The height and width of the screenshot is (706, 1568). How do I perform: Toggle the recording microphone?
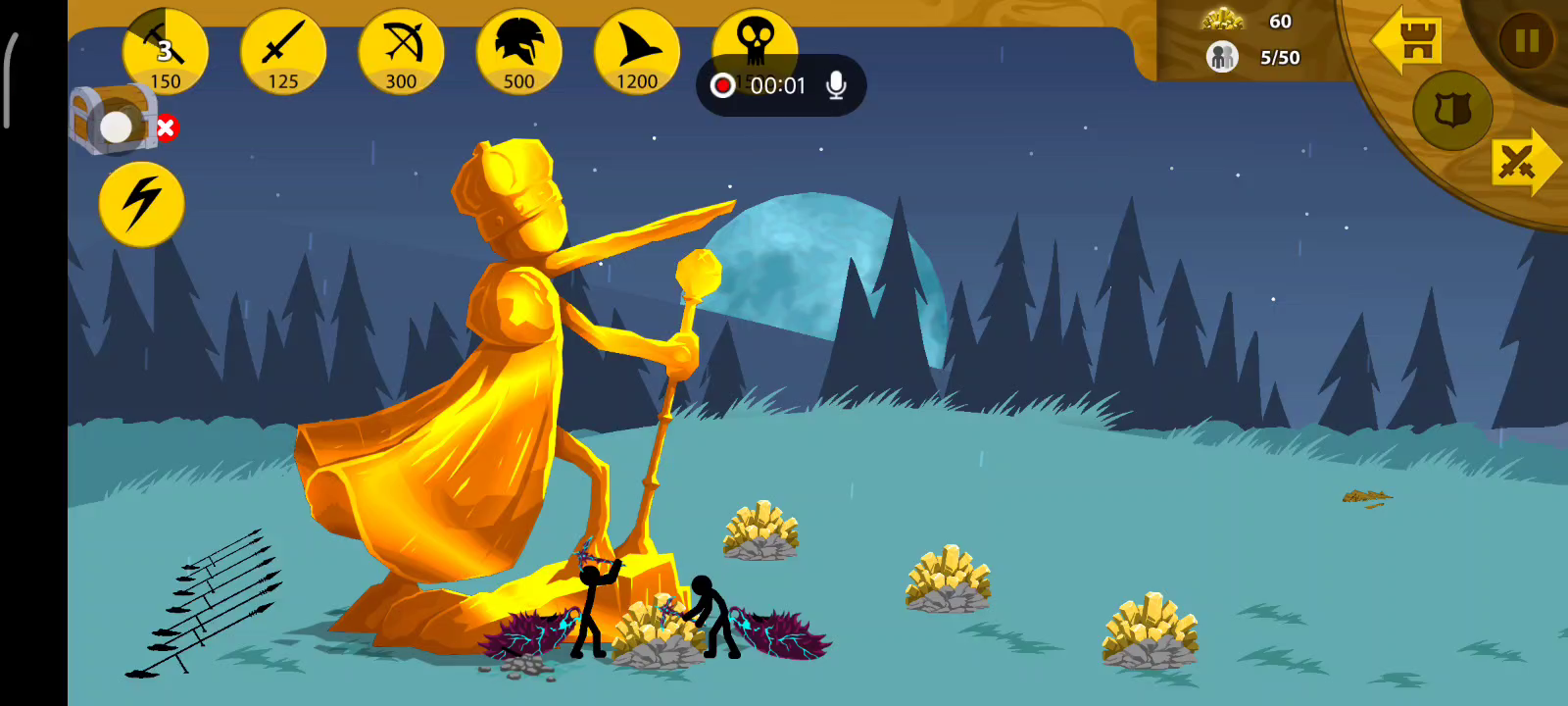click(836, 86)
